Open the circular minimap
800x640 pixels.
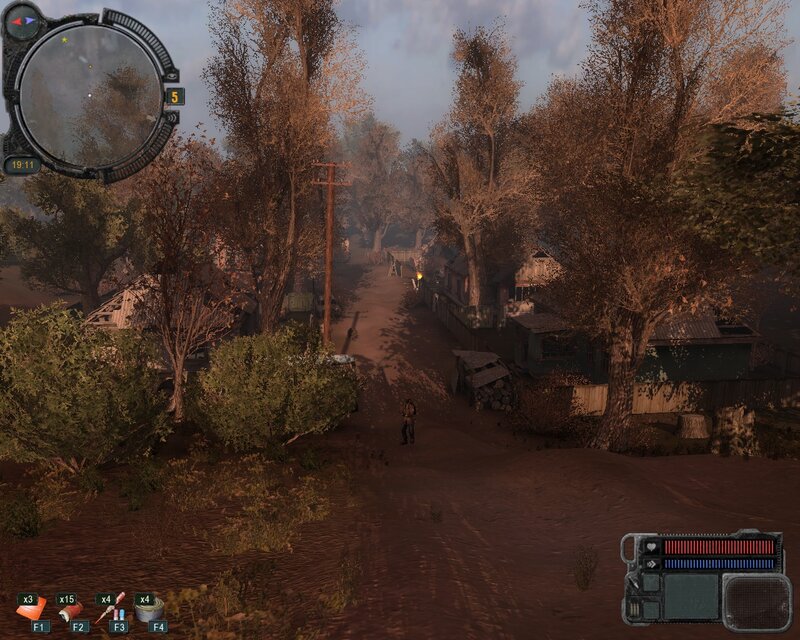(x=90, y=95)
